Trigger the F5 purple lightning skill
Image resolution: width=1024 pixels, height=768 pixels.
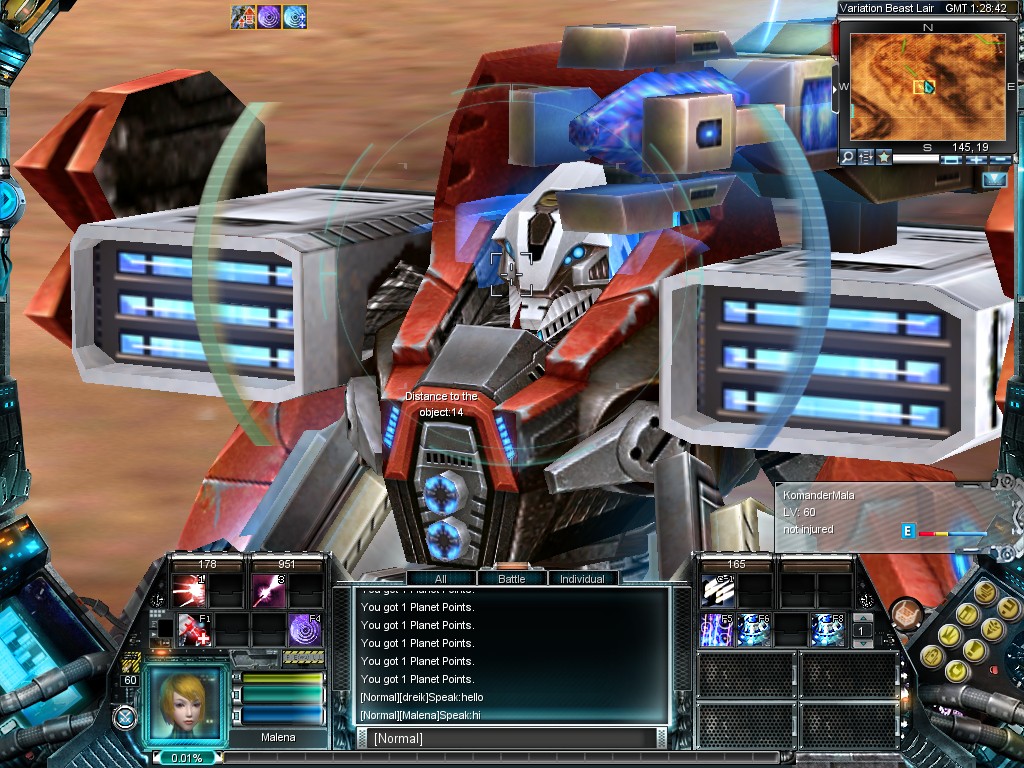(x=718, y=630)
